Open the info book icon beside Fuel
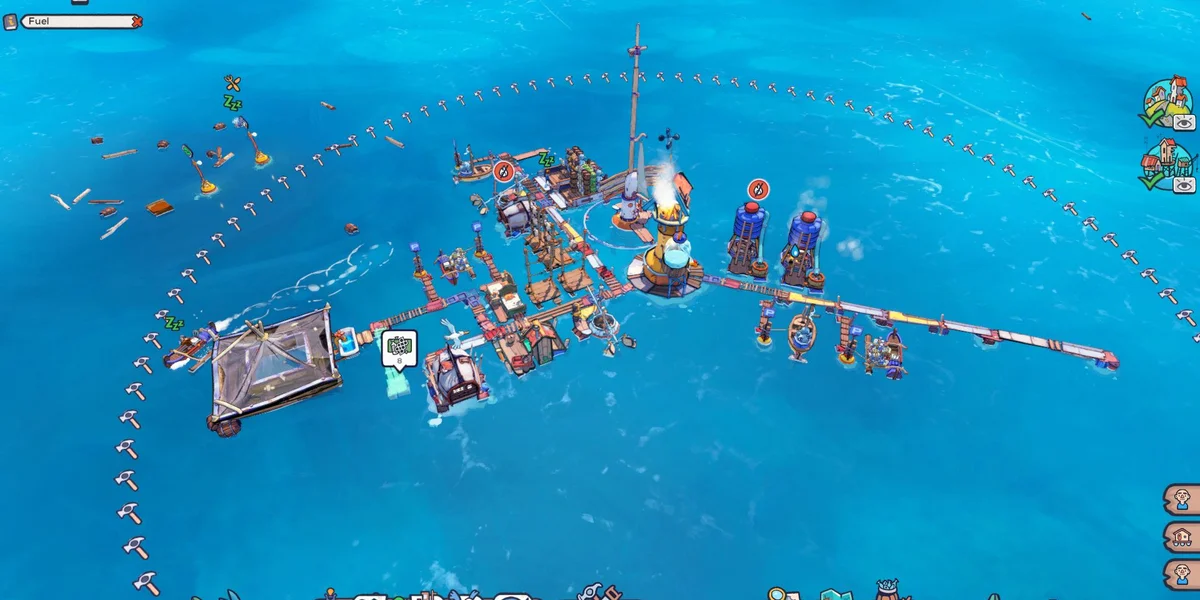 11,21
